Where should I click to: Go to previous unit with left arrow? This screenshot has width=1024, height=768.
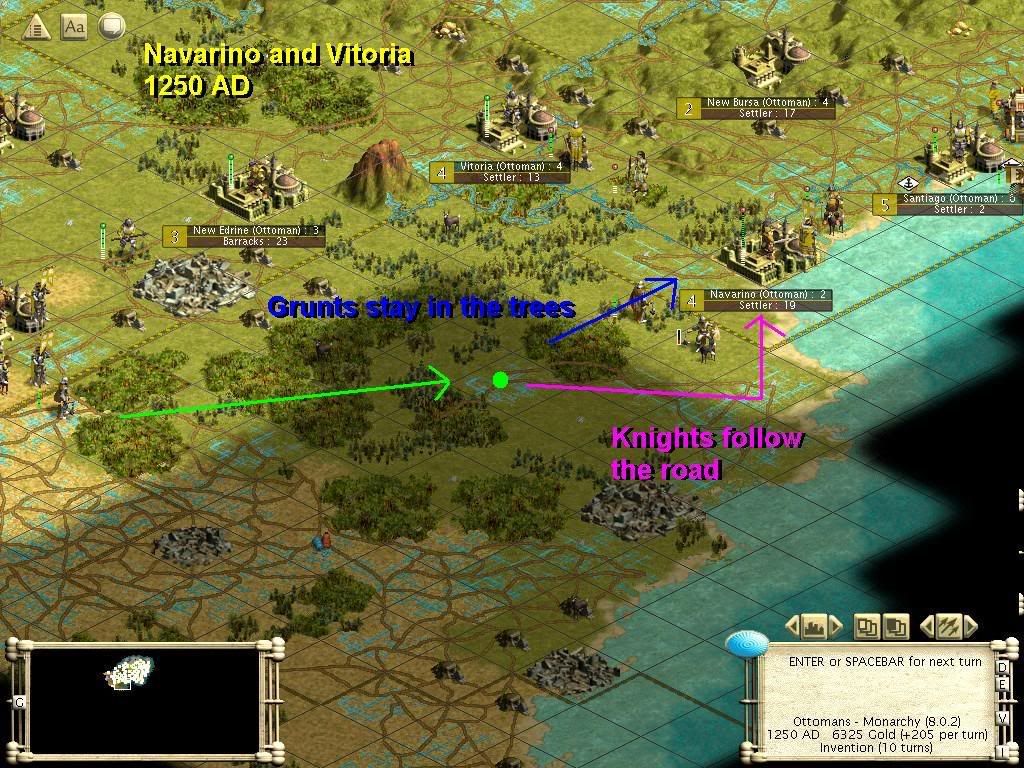926,627
